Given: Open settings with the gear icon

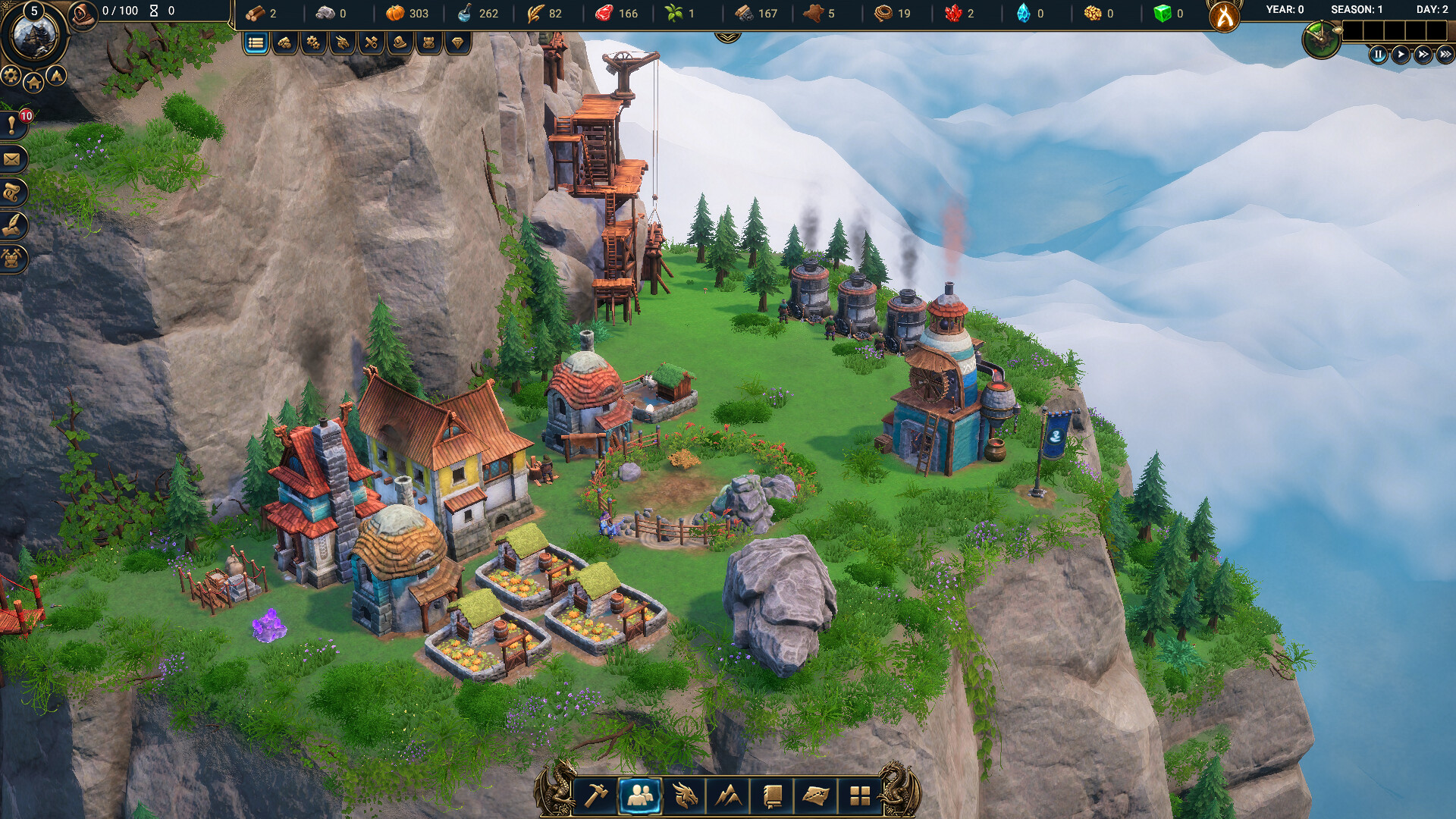Looking at the screenshot, I should click(x=11, y=75).
